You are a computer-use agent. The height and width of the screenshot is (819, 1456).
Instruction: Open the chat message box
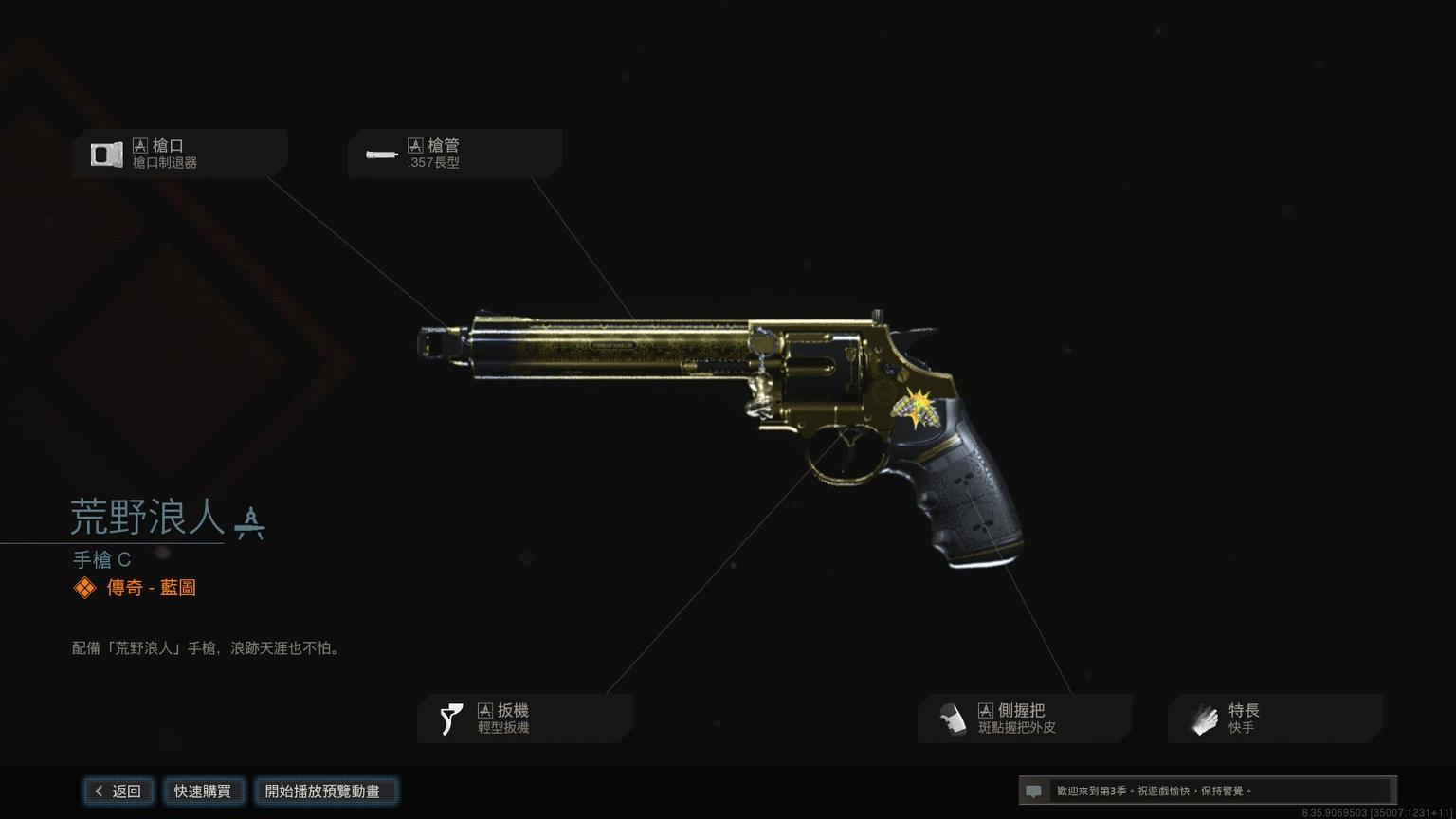point(1207,791)
